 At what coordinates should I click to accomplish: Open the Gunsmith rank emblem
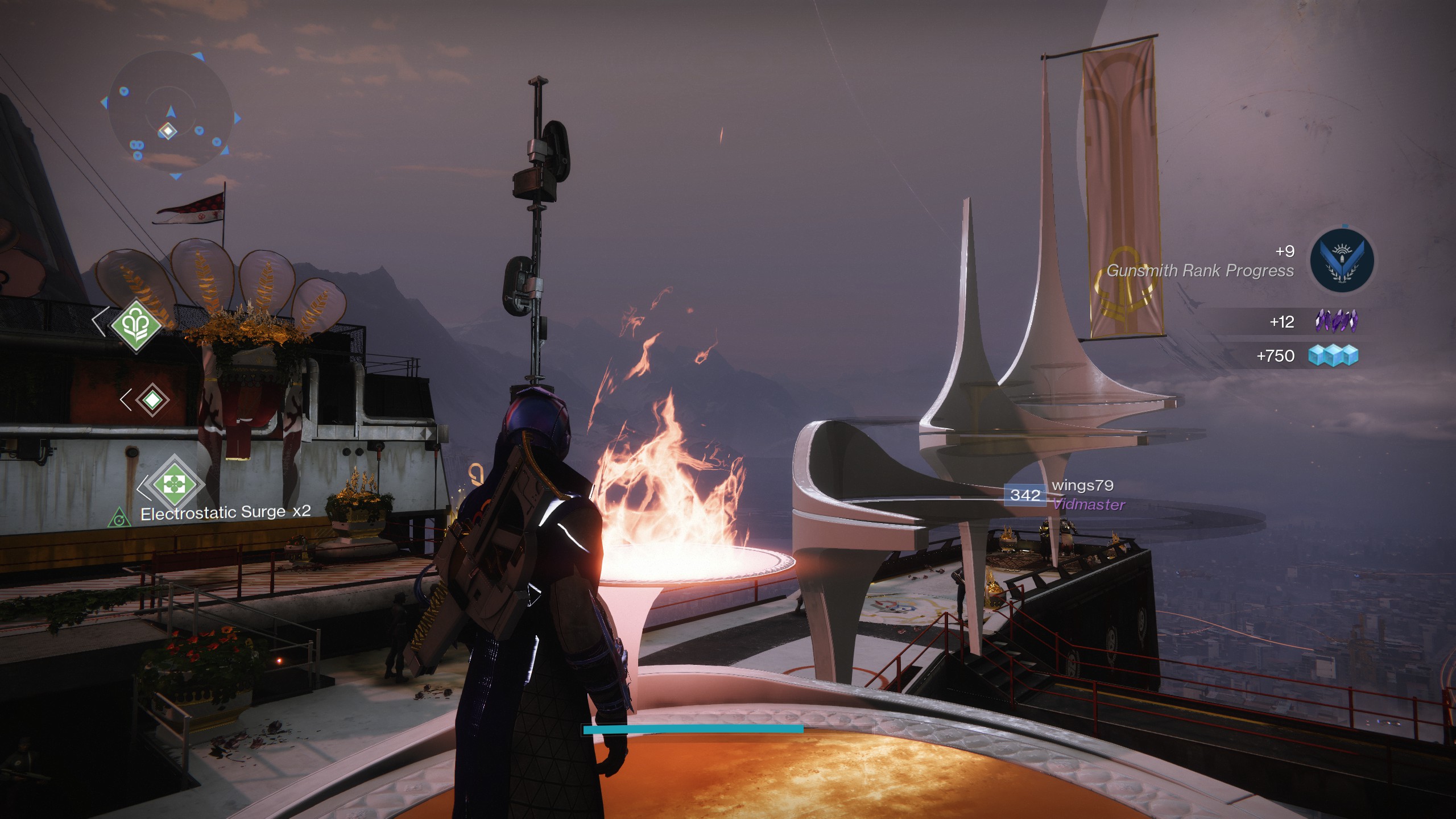[1342, 261]
